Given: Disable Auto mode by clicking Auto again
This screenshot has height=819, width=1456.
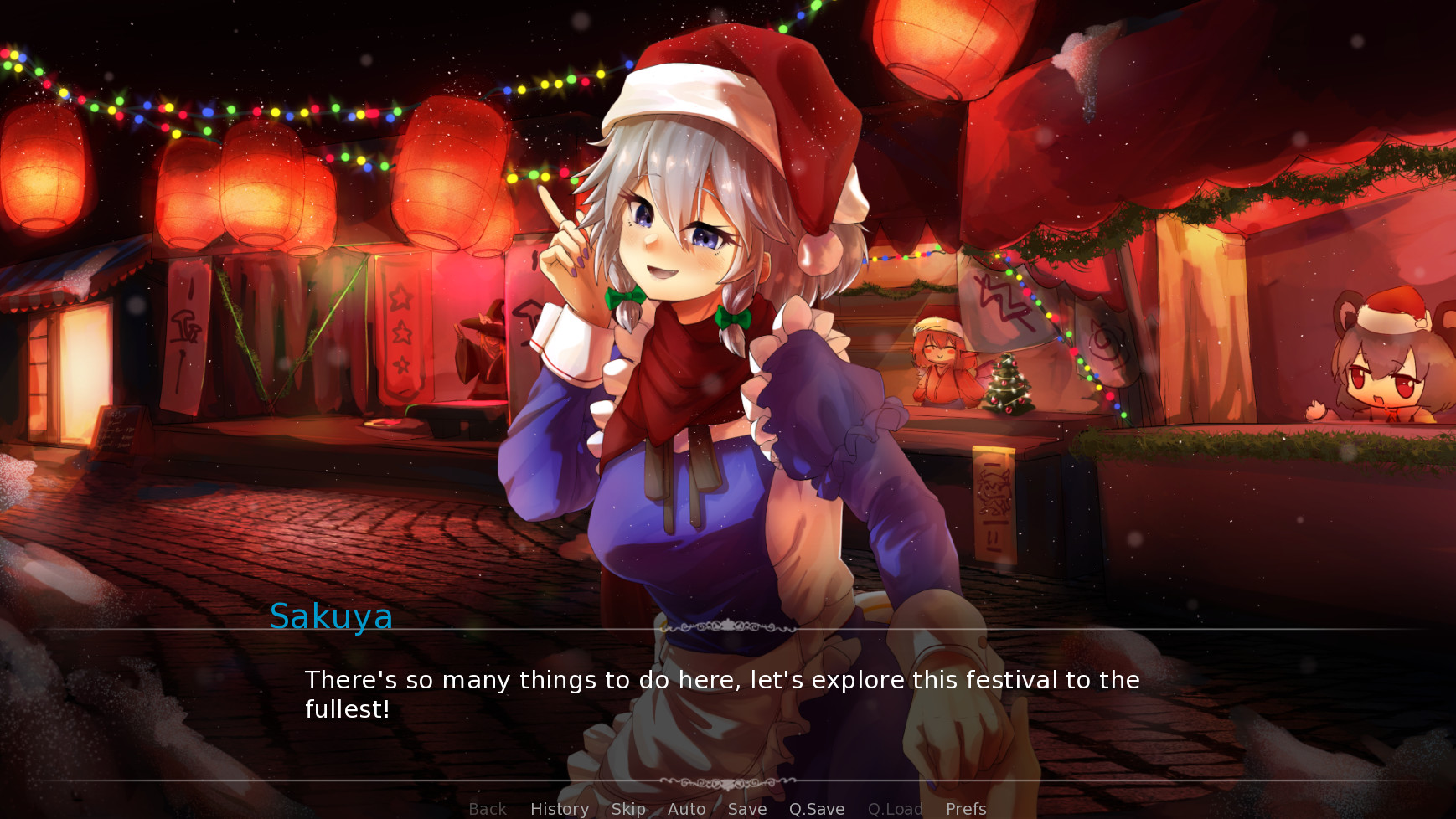Looking at the screenshot, I should (685, 807).
